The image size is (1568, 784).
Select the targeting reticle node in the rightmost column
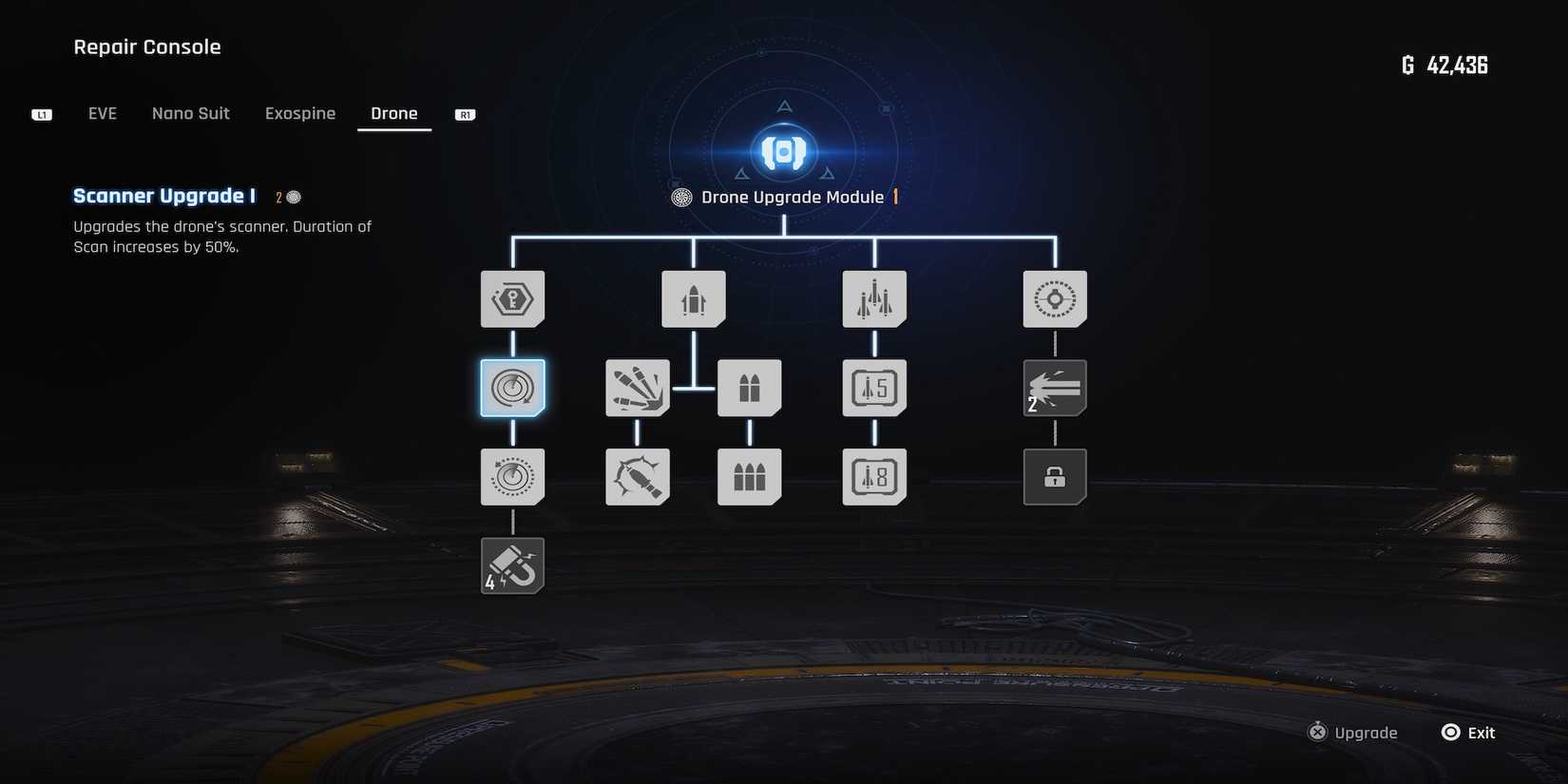1054,298
